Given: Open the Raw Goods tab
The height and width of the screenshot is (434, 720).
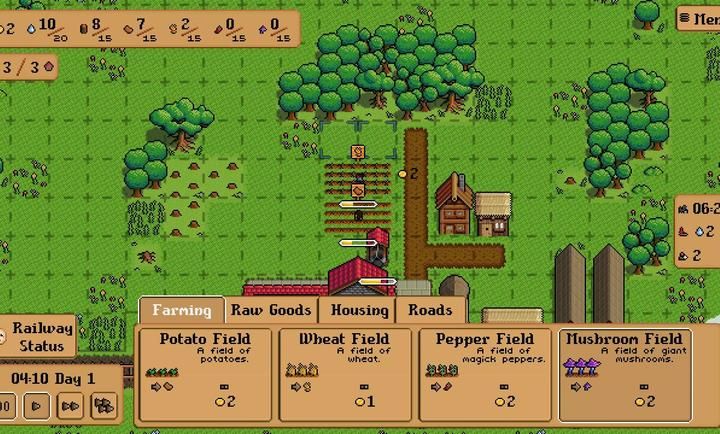Looking at the screenshot, I should coord(271,310).
